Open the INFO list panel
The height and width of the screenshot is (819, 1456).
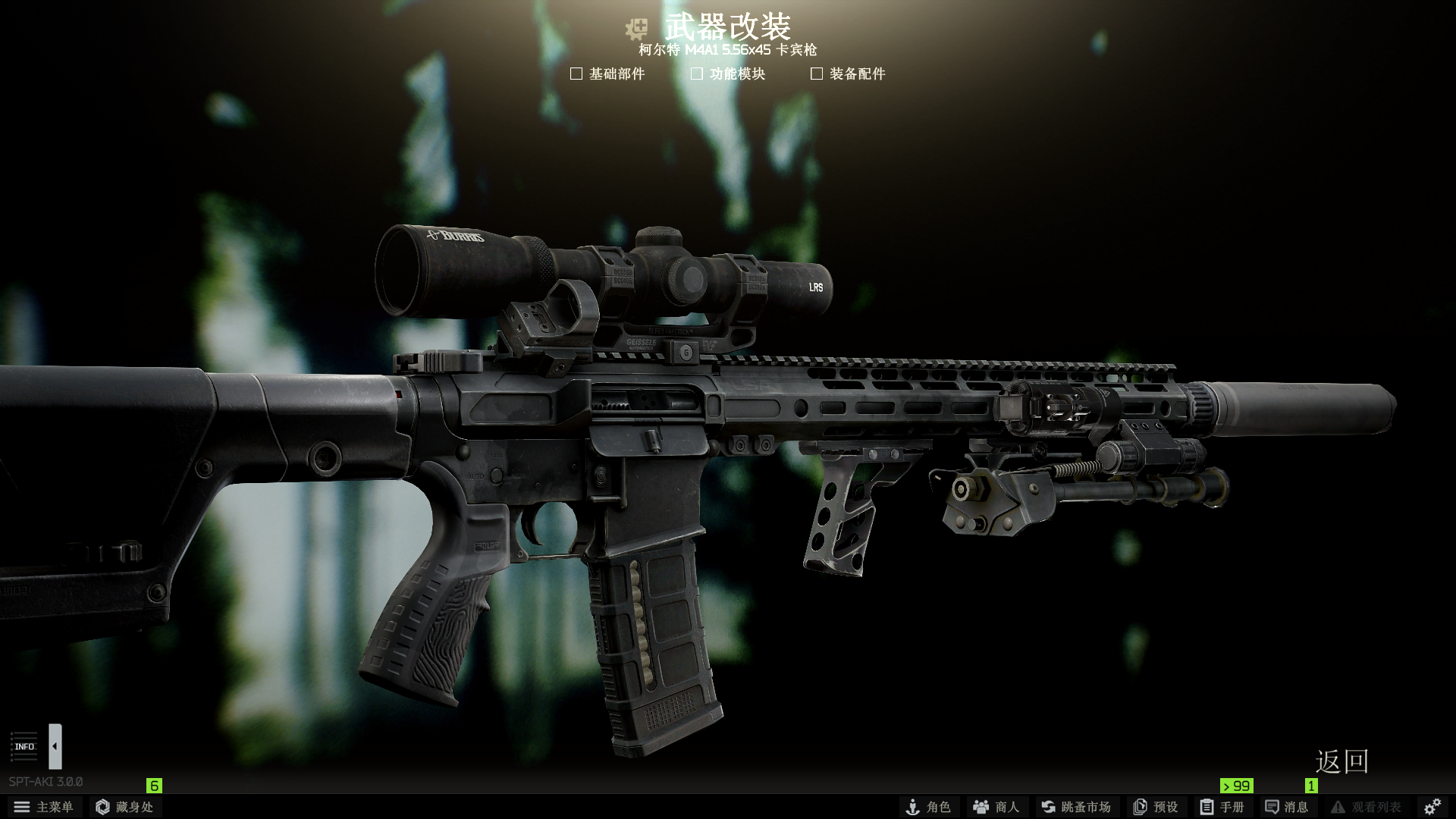coord(24,746)
